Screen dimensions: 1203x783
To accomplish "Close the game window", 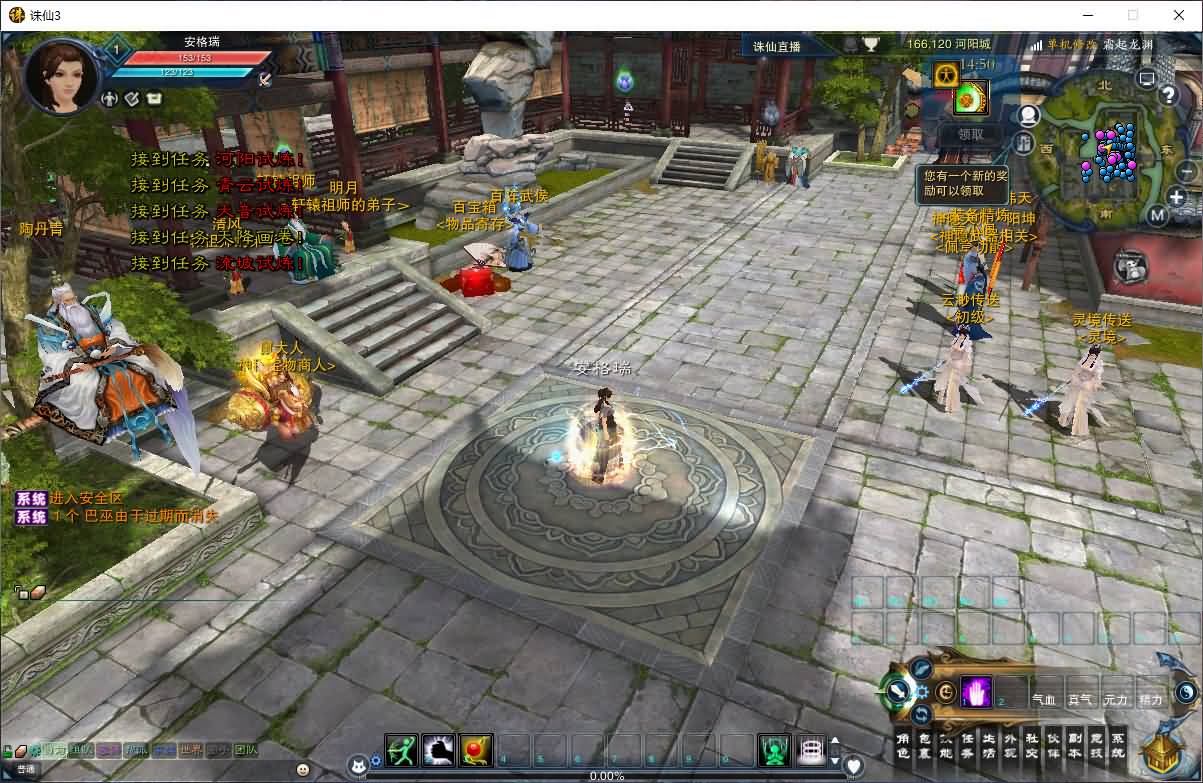I will pyautogui.click(x=1177, y=15).
